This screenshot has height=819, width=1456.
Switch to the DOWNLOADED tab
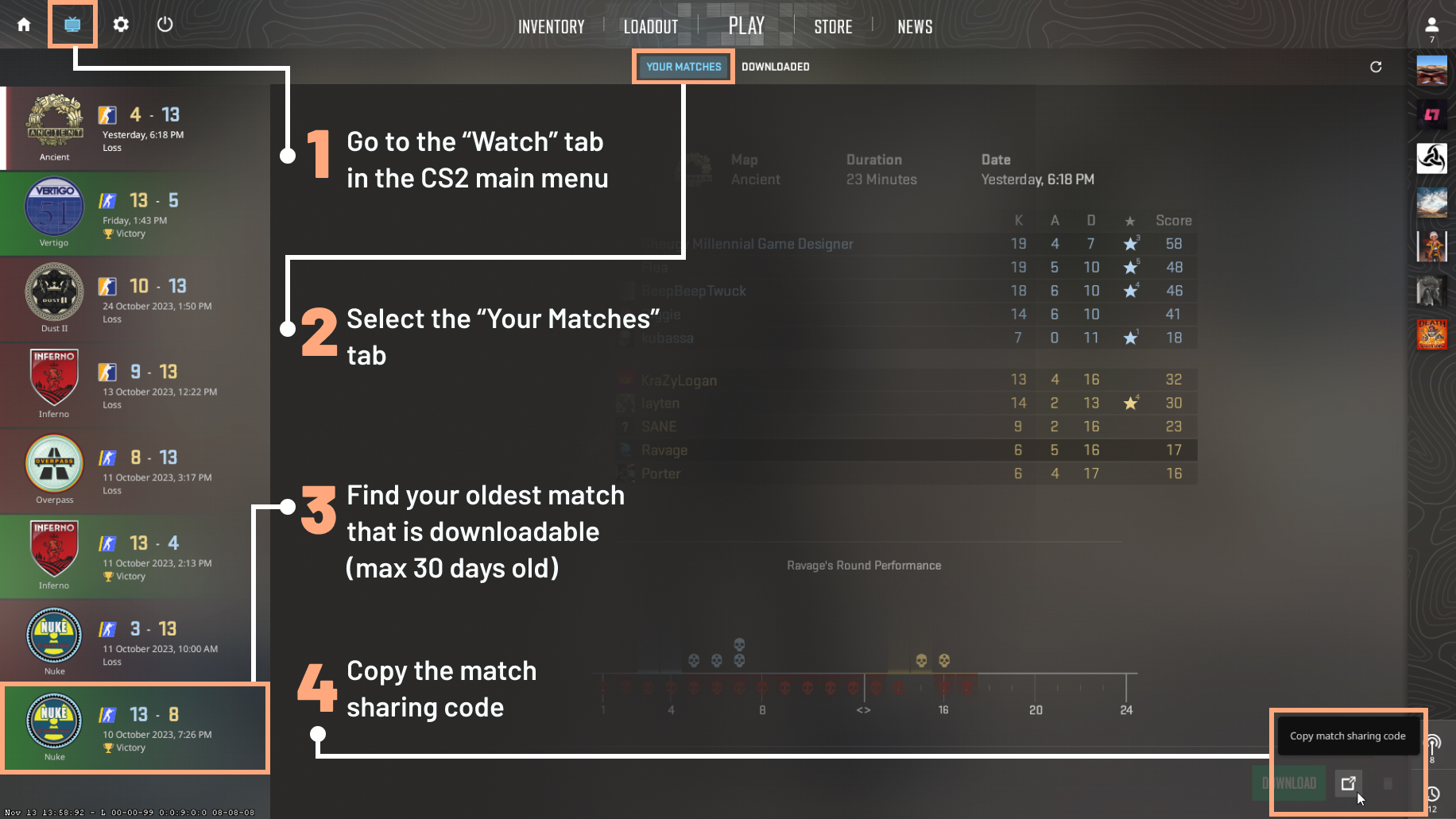coord(775,67)
